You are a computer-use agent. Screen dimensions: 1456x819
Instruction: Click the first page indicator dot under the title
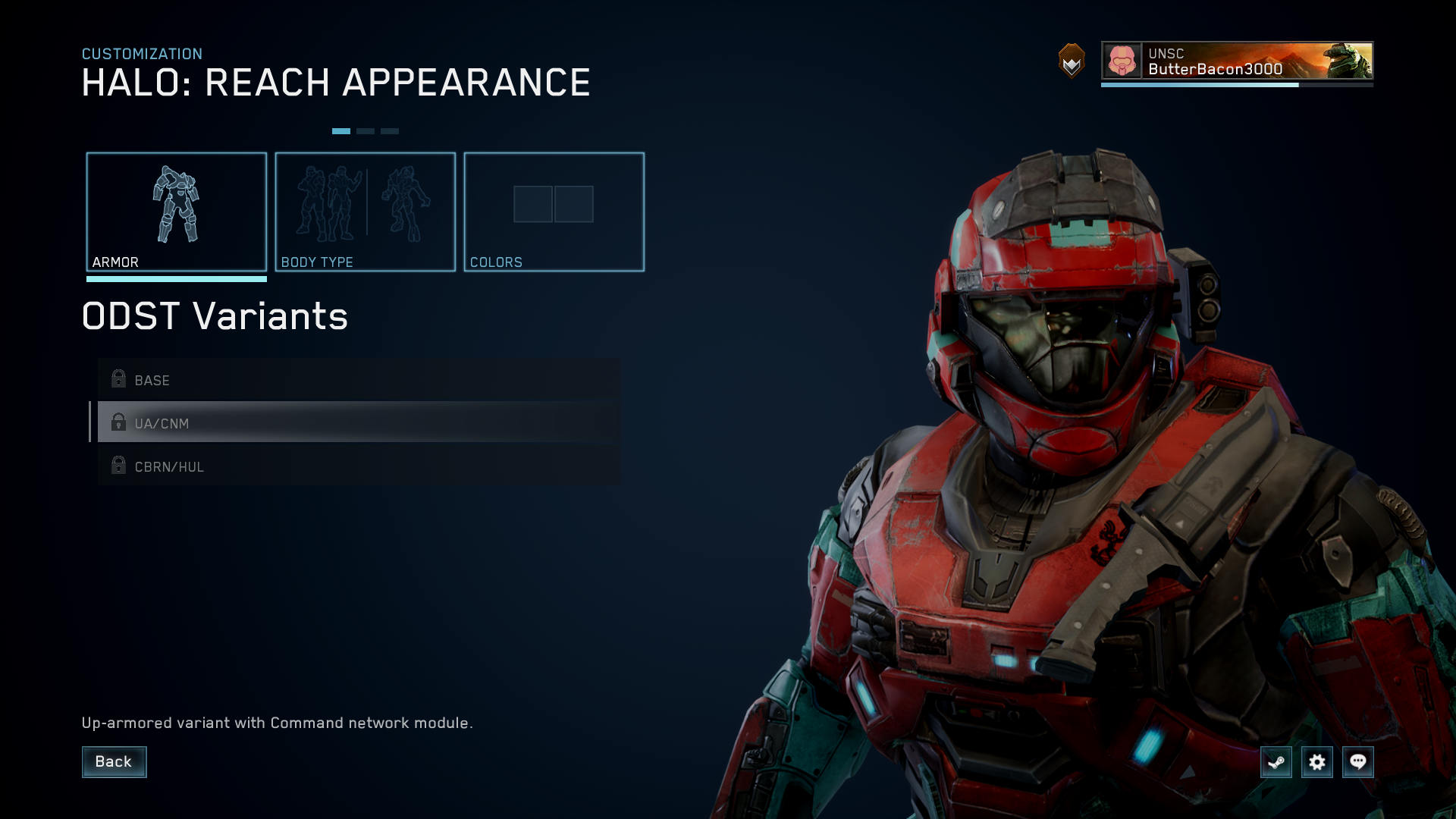343,130
